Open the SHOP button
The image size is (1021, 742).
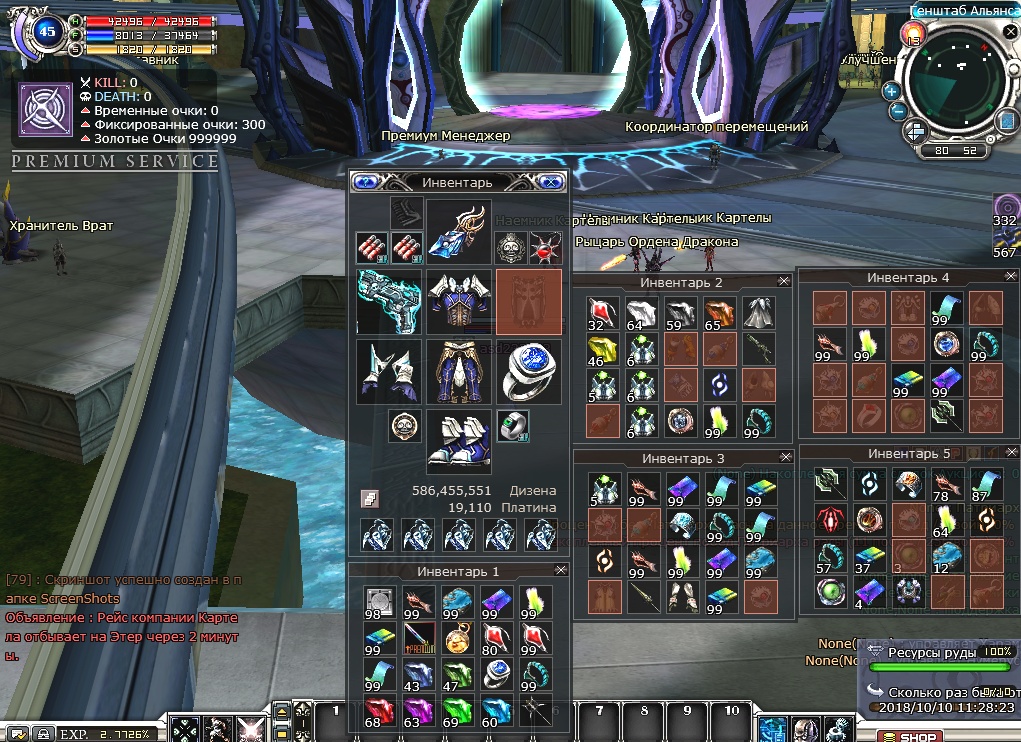click(911, 737)
